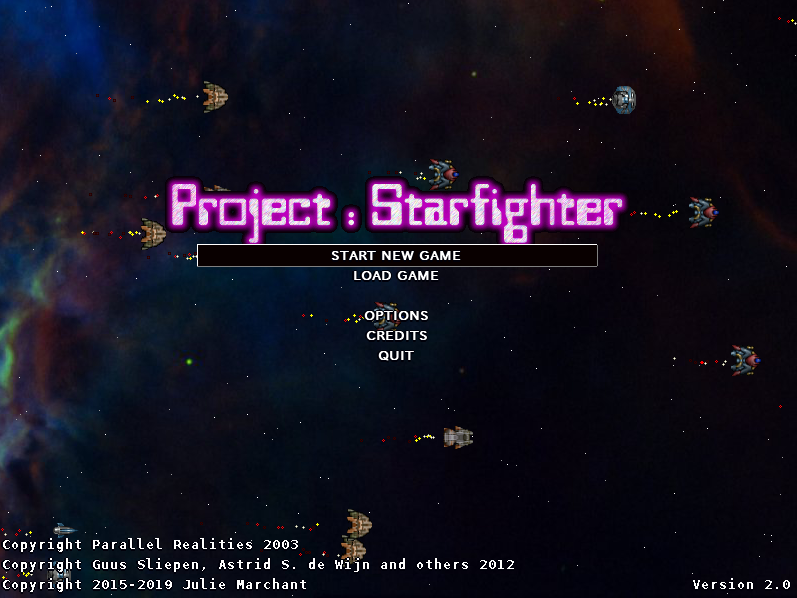Open the Options menu
Viewport: 797px width, 598px height.
click(396, 316)
